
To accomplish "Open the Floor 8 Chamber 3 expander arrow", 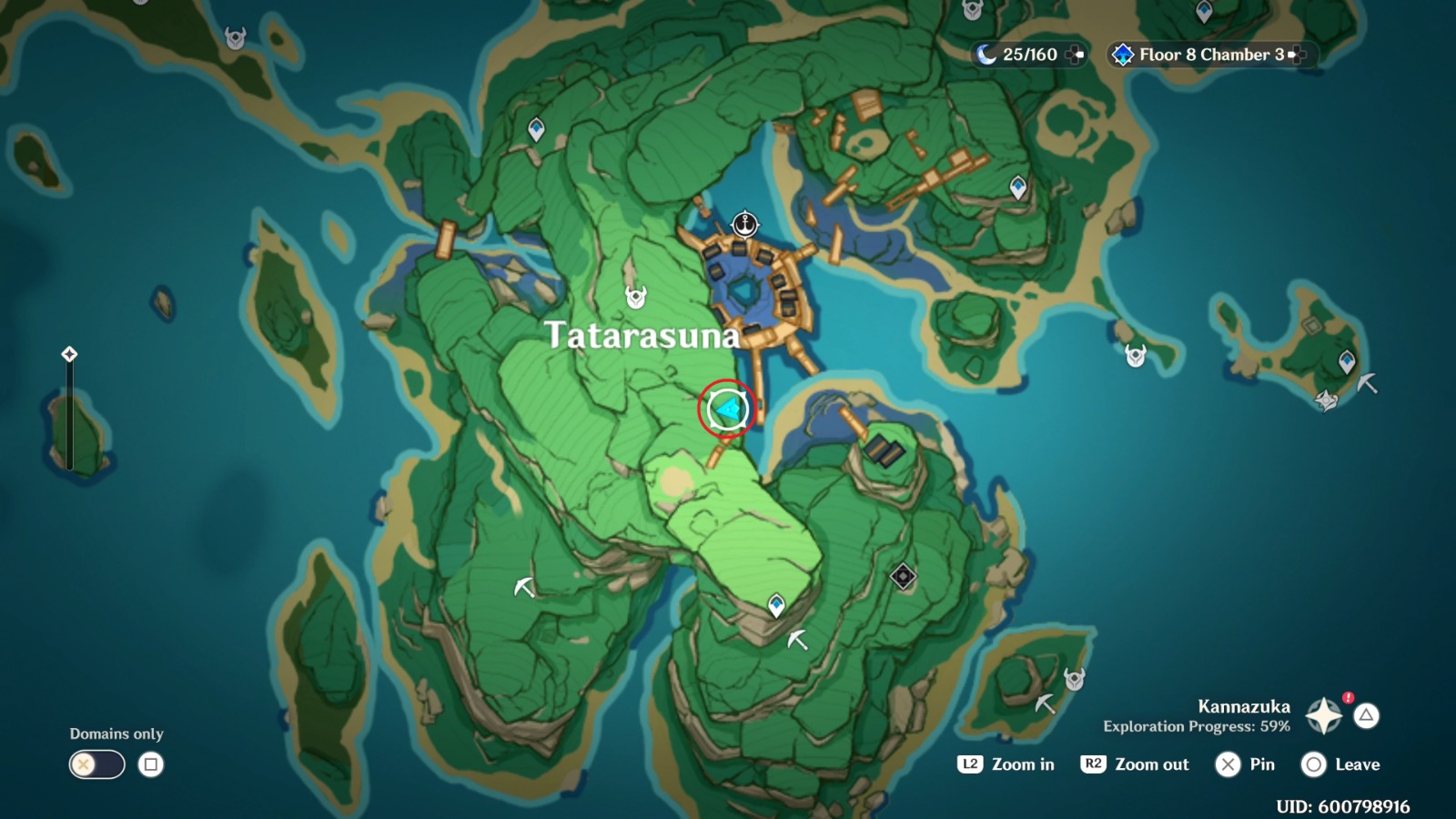I will click(1297, 55).
